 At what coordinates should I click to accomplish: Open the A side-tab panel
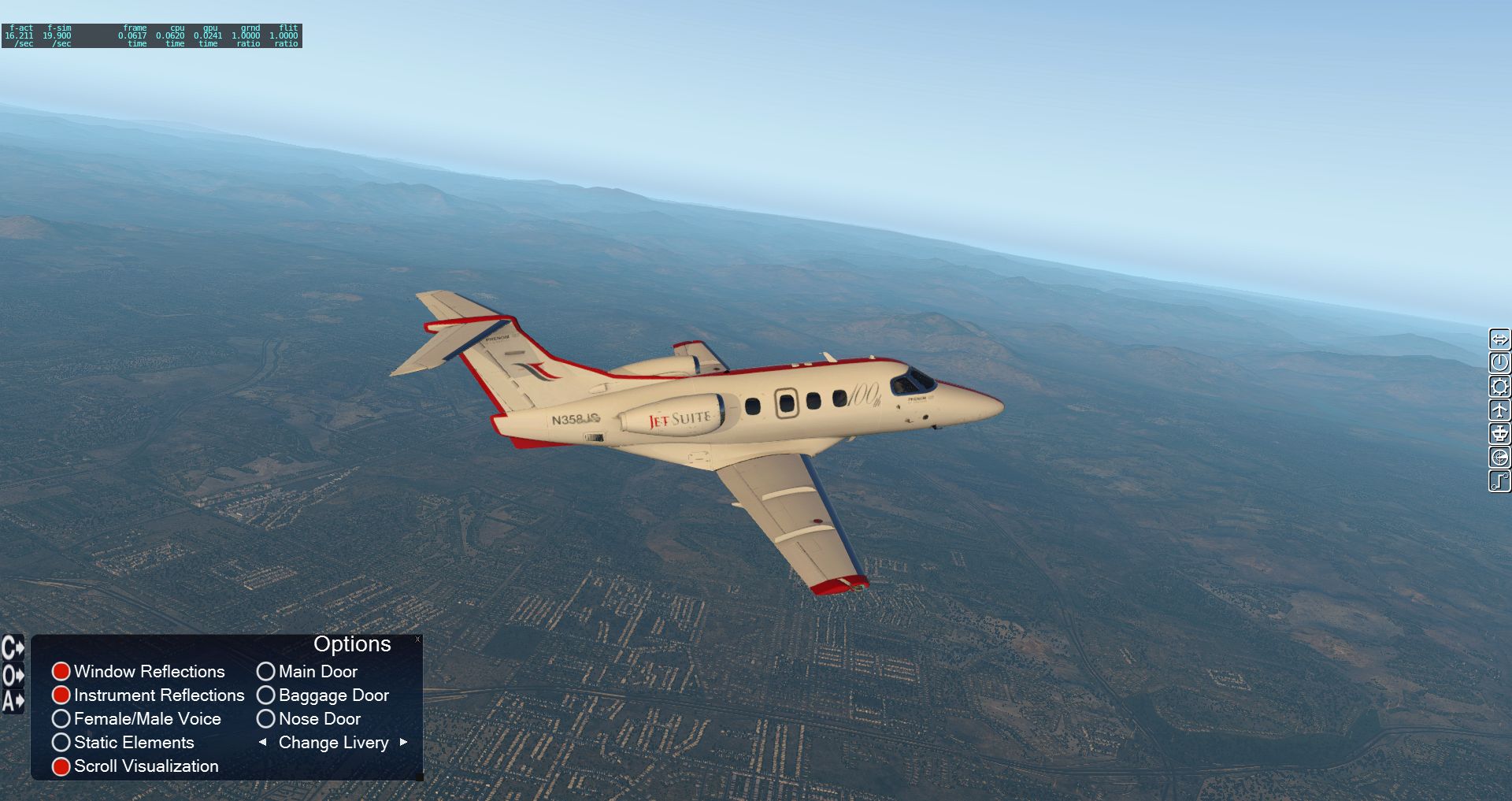pyautogui.click(x=13, y=700)
